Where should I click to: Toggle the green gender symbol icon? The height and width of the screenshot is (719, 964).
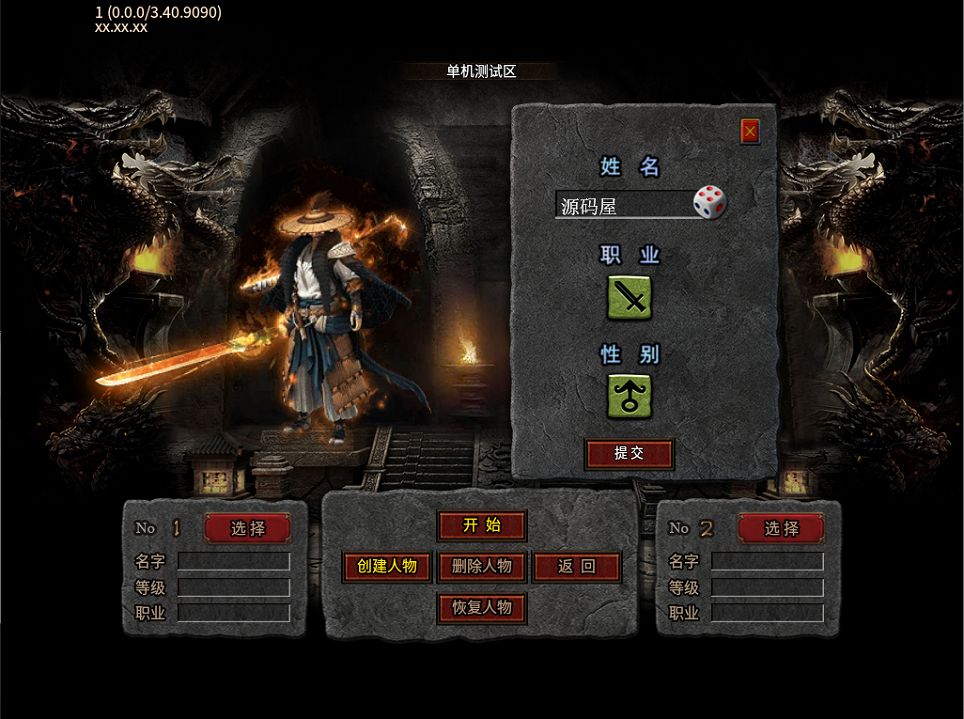[x=630, y=395]
